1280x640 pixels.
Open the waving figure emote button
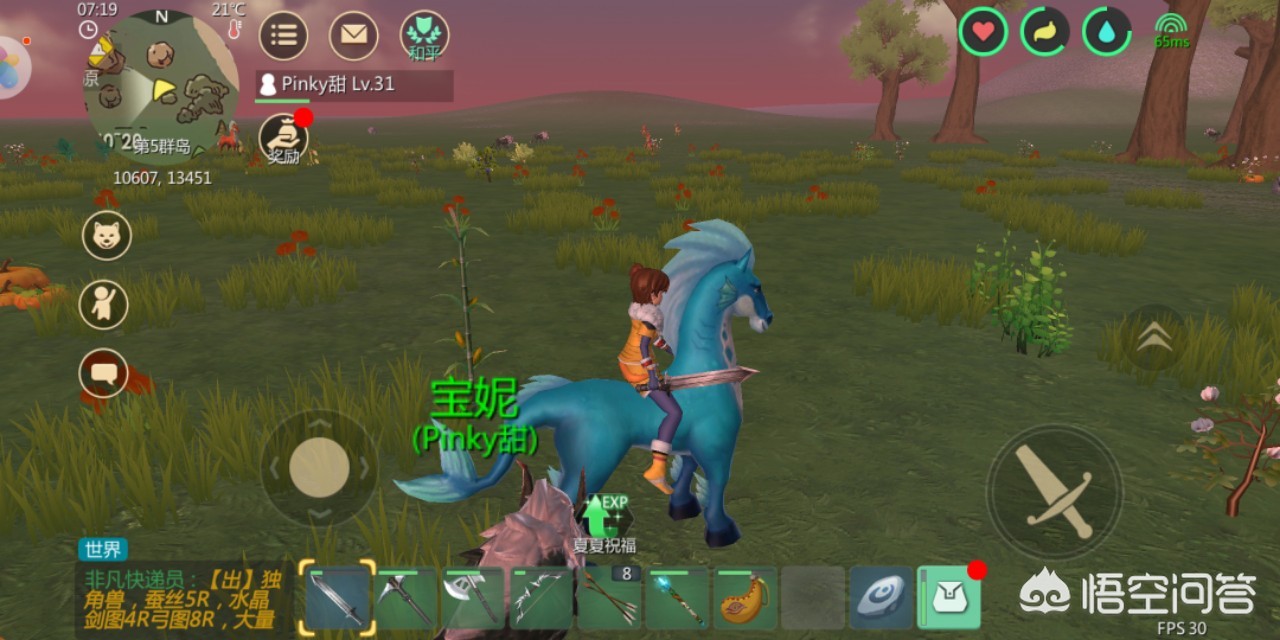[x=103, y=304]
